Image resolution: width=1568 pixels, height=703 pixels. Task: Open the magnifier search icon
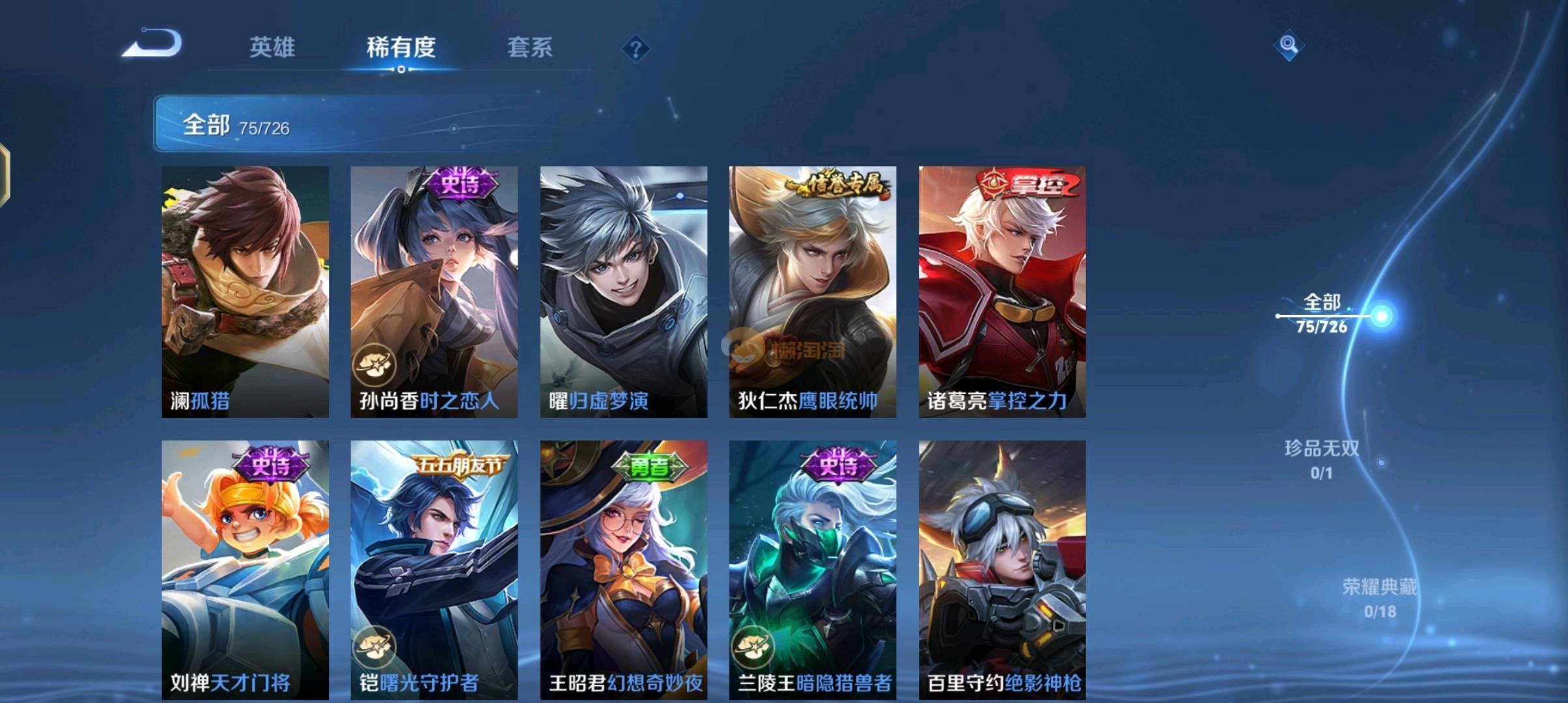point(1288,45)
